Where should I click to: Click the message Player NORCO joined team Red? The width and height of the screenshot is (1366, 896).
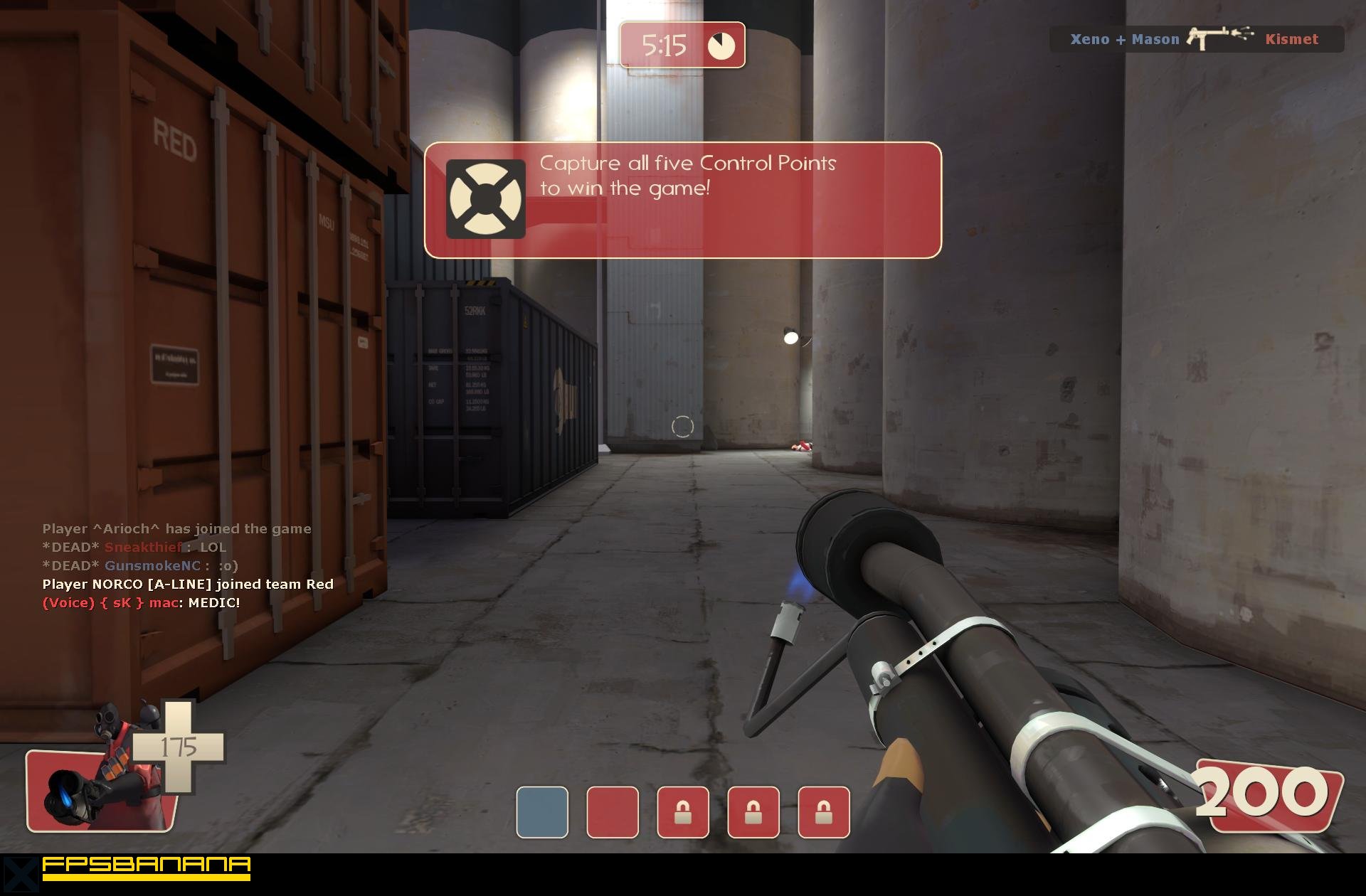coord(187,584)
